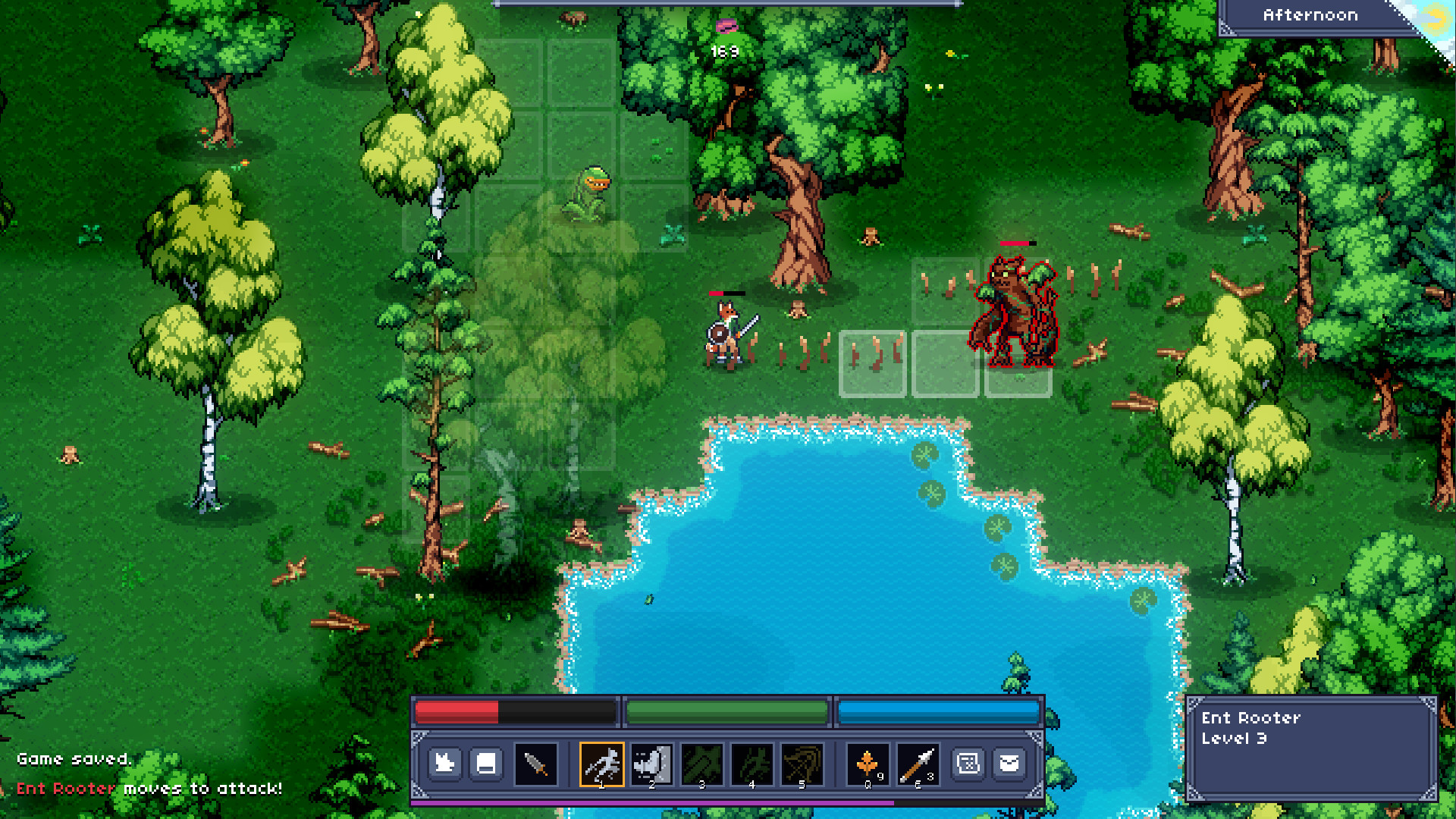Use the javelin item bound to E
This screenshot has height=819, width=1456.
(x=918, y=763)
